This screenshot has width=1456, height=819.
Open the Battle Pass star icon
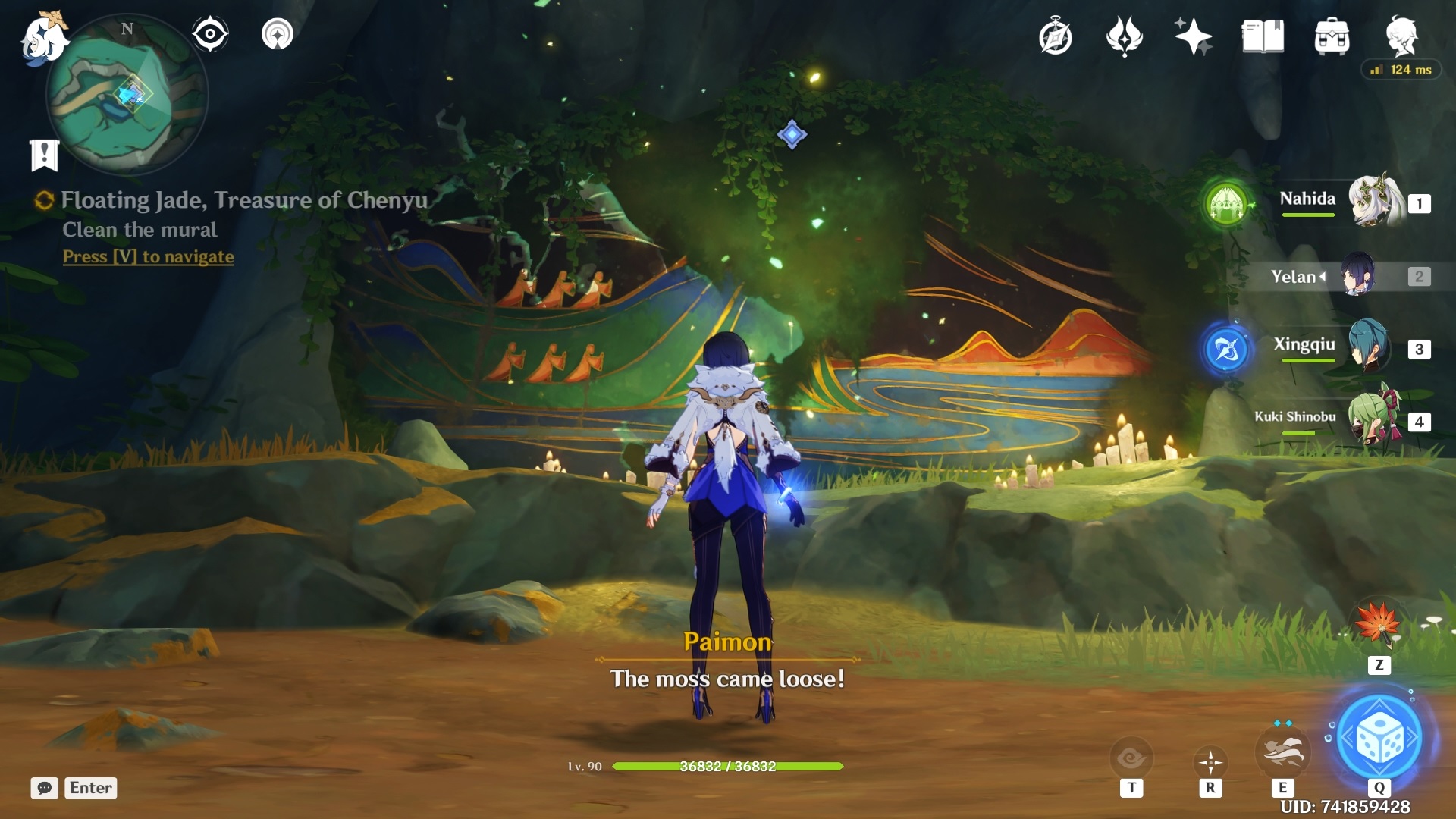point(1193,36)
